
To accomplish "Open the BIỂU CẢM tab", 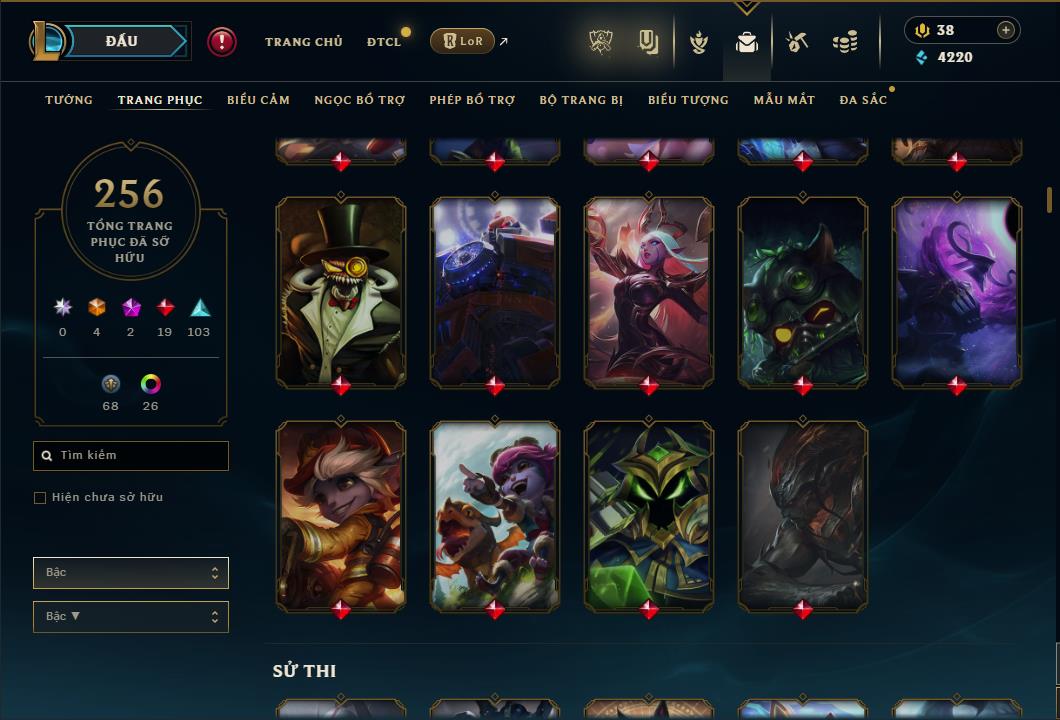I will tap(258, 100).
